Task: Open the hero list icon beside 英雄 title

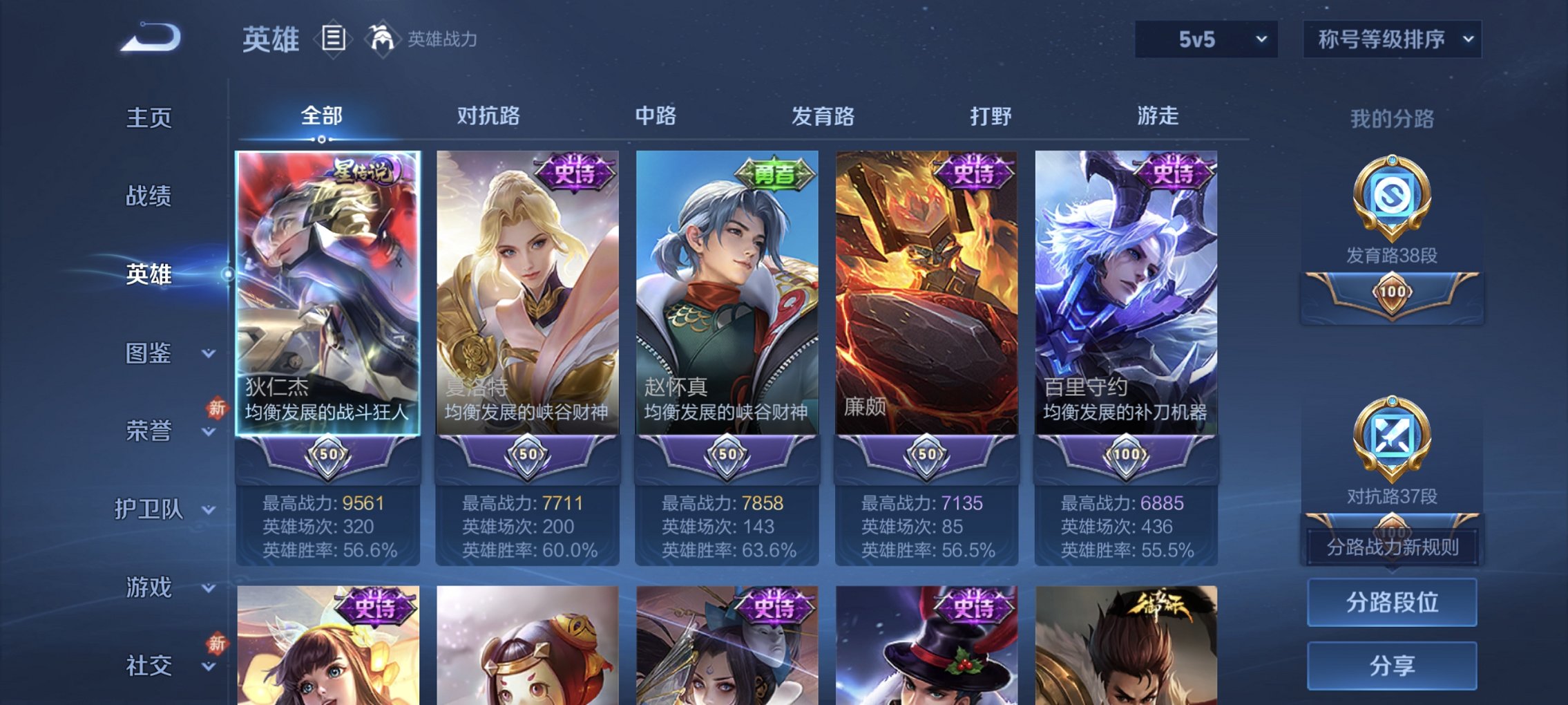Action: 334,39
